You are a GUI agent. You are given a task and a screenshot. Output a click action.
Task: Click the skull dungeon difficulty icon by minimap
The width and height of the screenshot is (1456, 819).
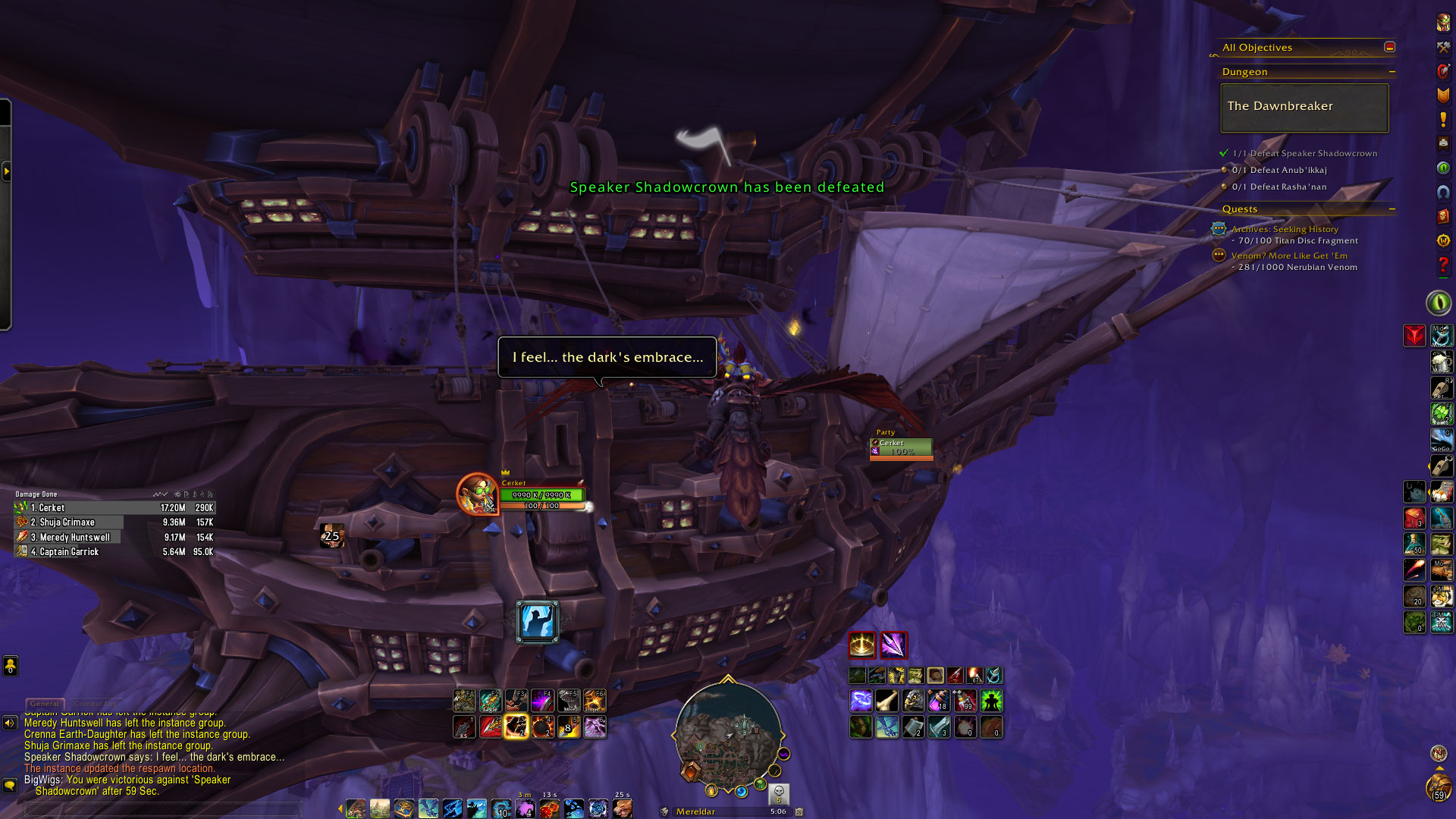779,793
